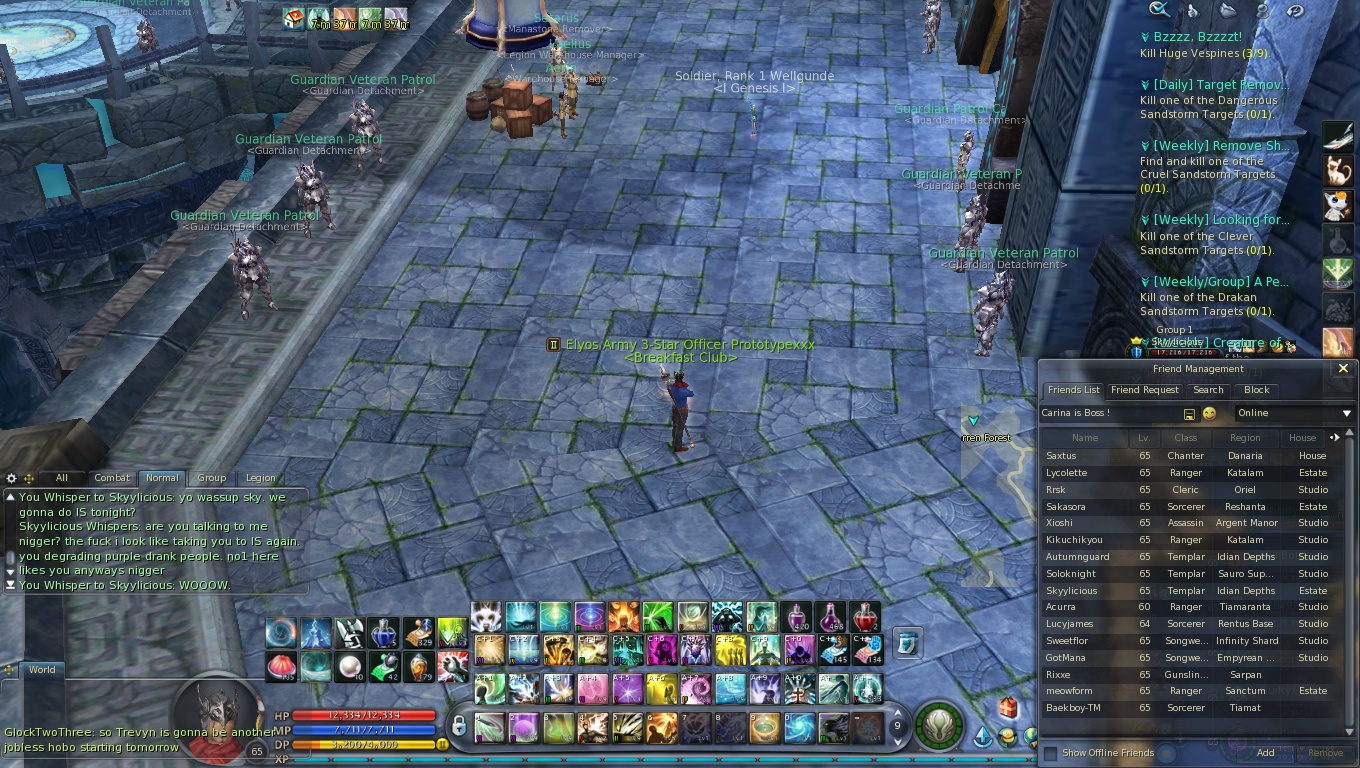
Task: Toggle the quickbar lock padlock
Action: coord(458,725)
